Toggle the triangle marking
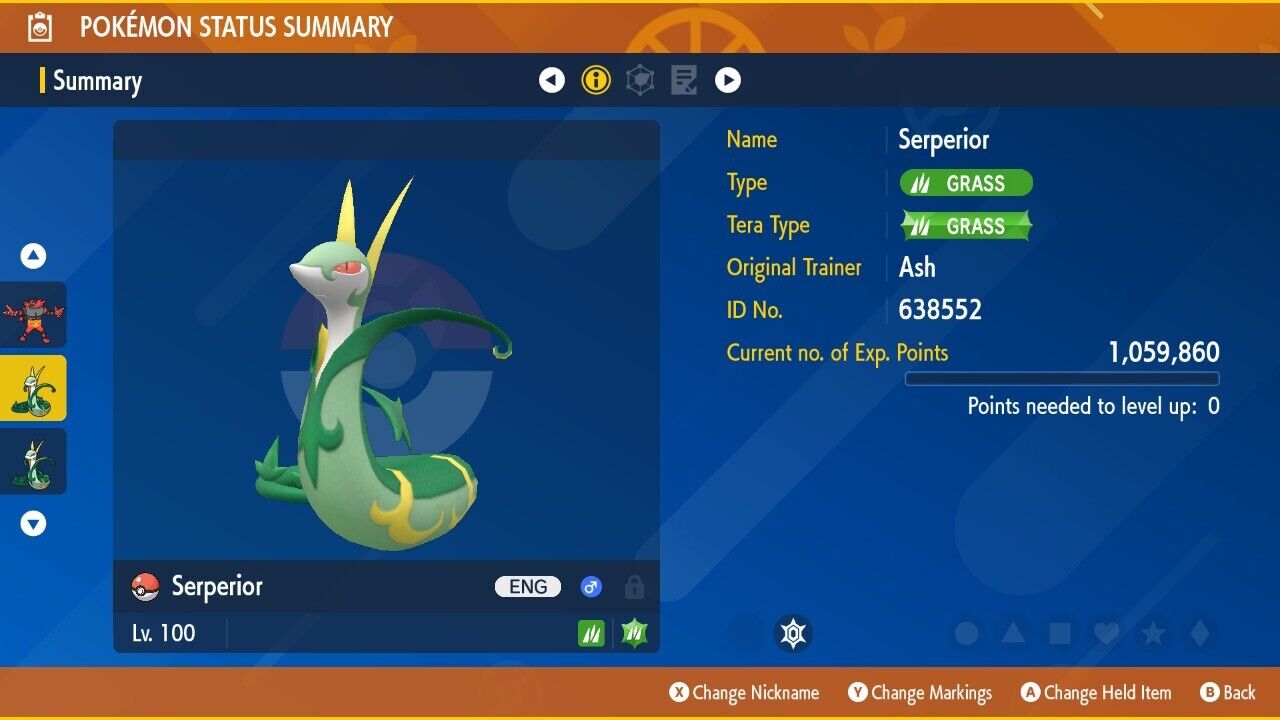The height and width of the screenshot is (720, 1280). (x=1013, y=633)
